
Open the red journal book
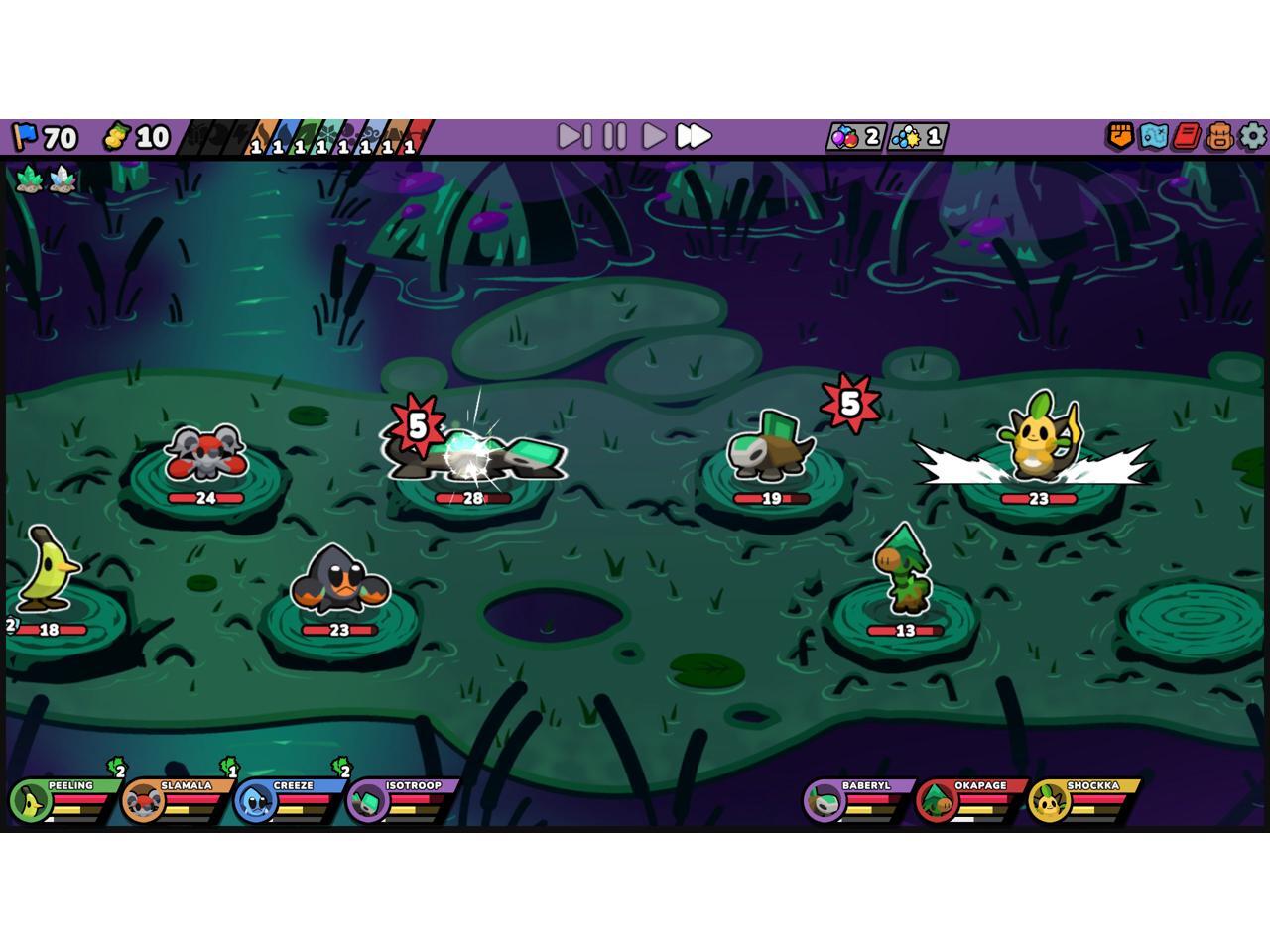(x=1187, y=136)
